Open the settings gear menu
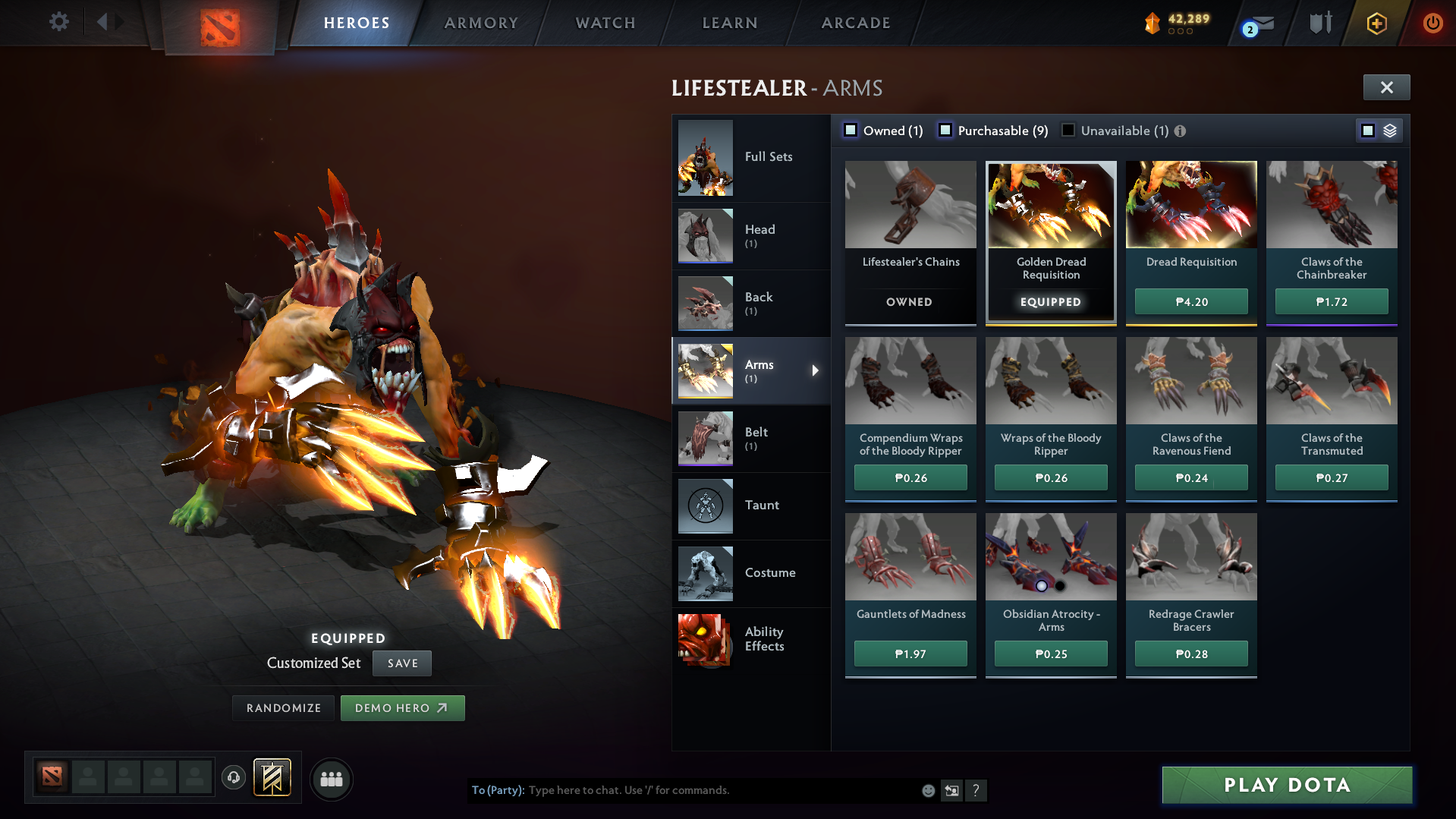Screen dimensions: 1456x819 [58, 22]
